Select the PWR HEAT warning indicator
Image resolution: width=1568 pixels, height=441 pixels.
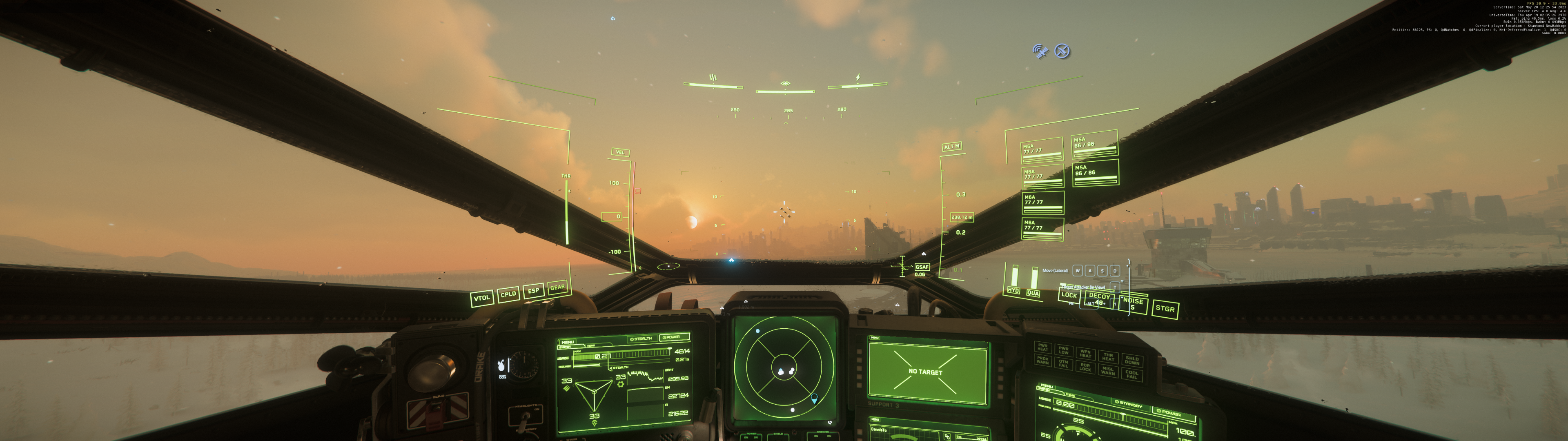pos(1044,347)
